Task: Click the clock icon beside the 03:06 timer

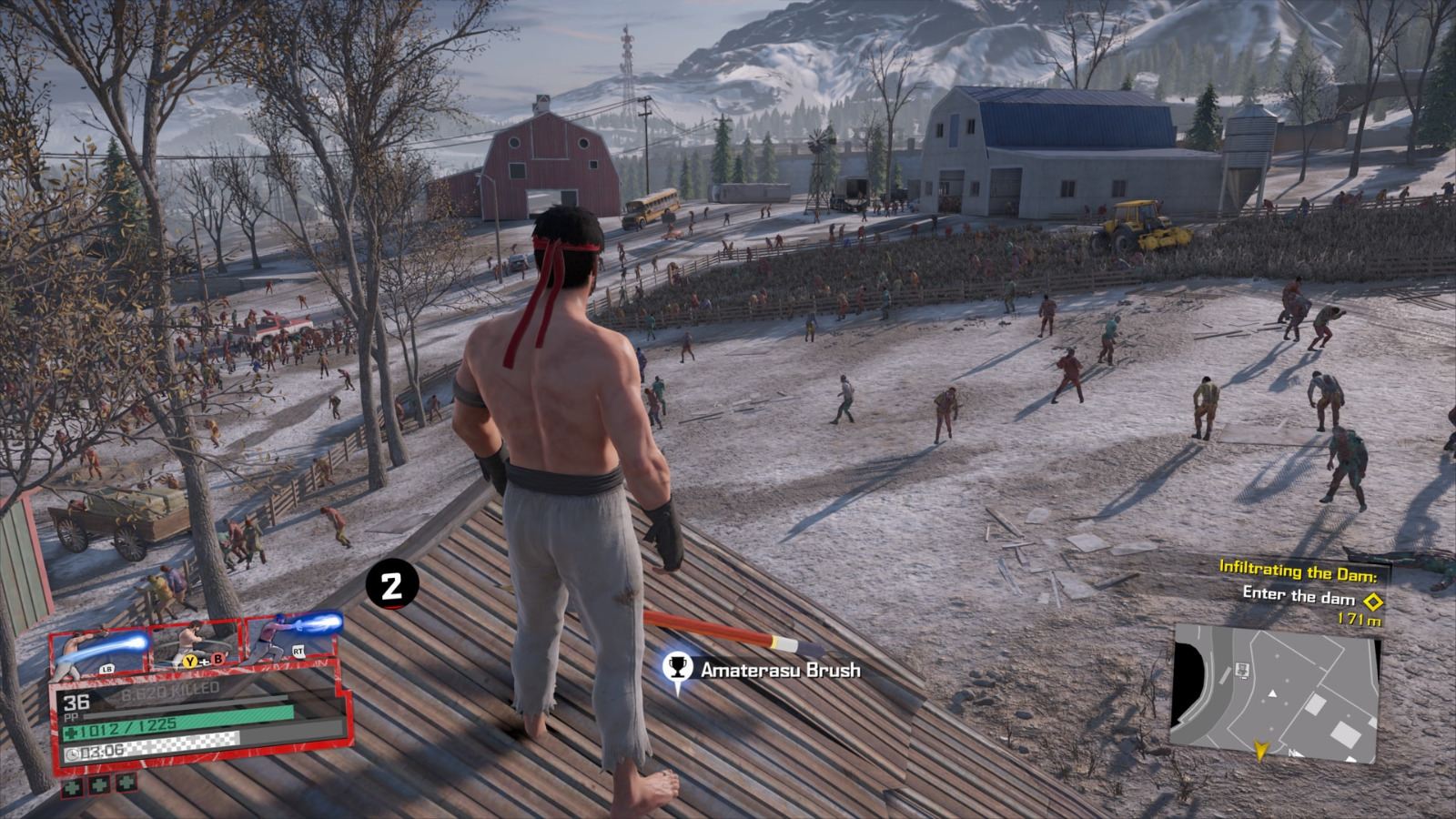Action: point(73,753)
